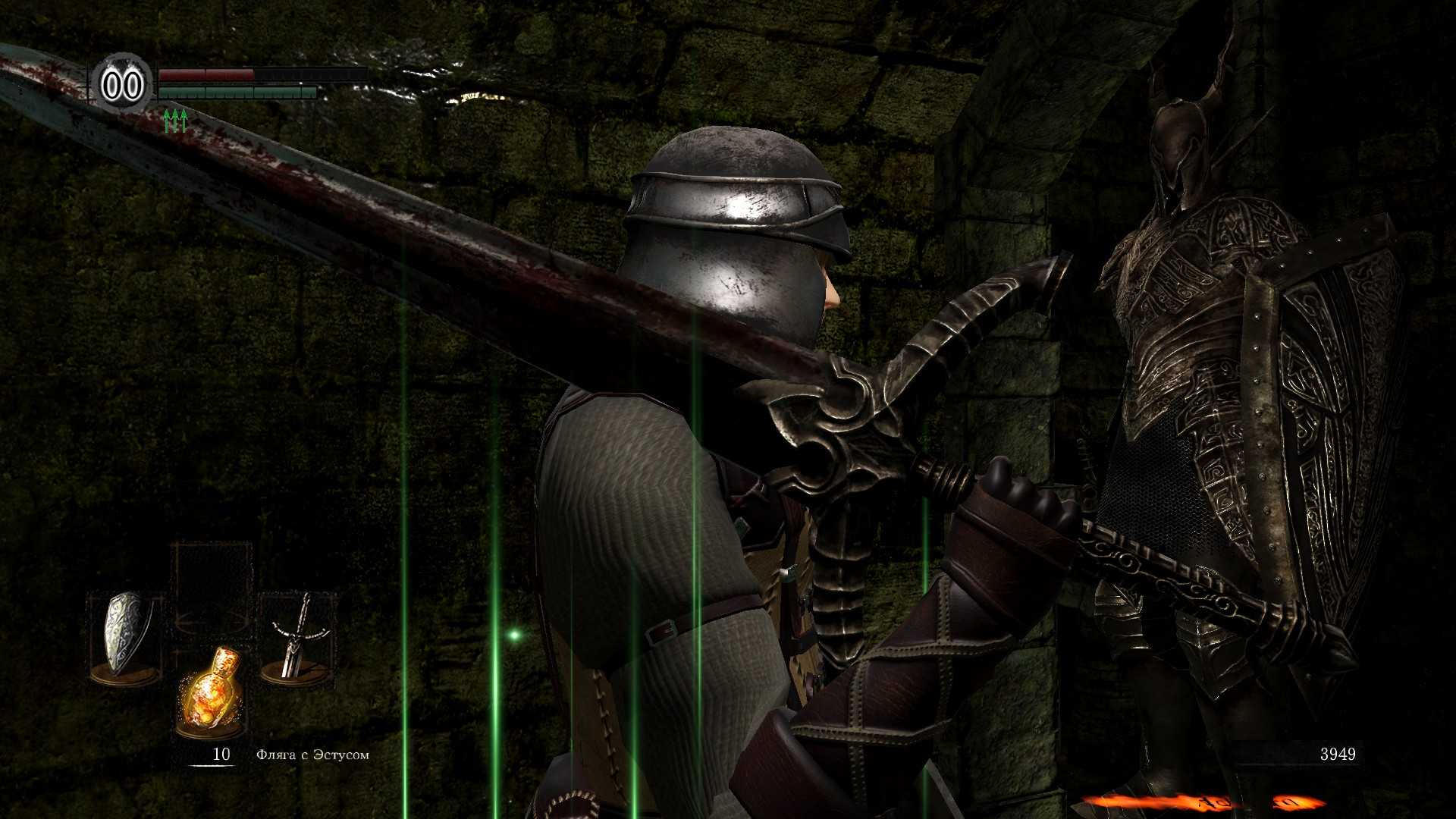
Task: Click the humanity counter emblem
Action: (x=122, y=85)
